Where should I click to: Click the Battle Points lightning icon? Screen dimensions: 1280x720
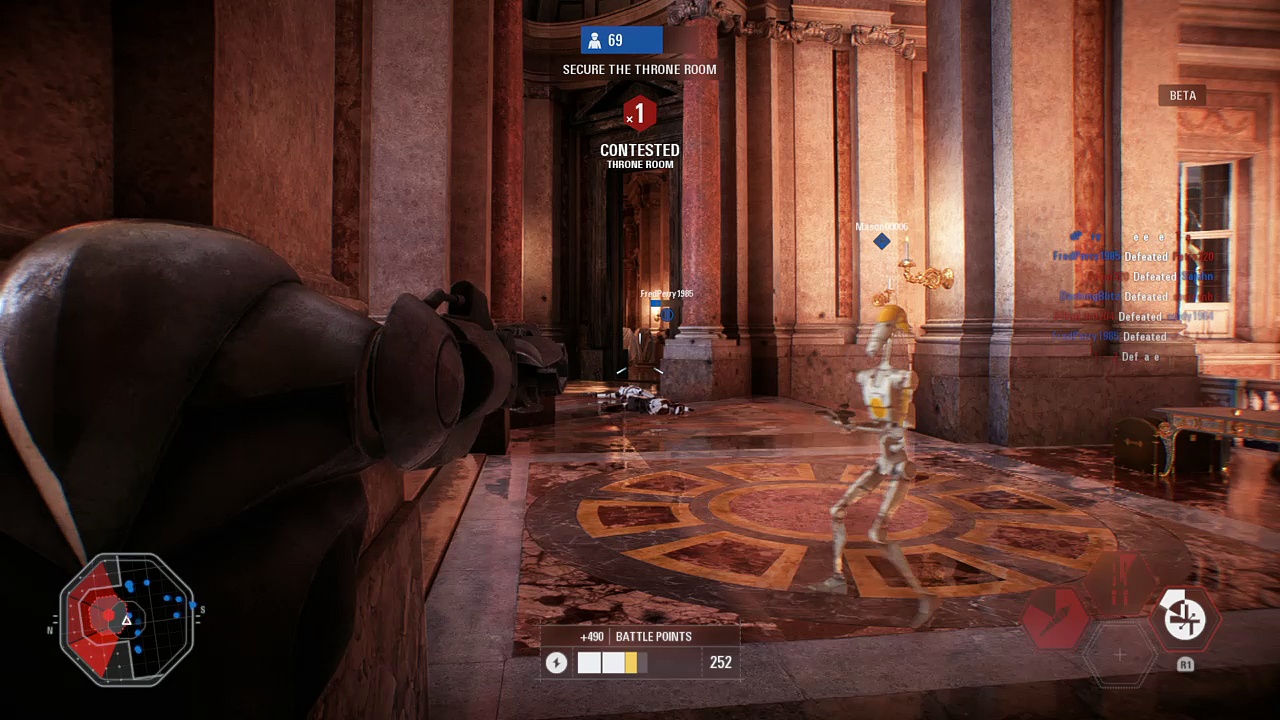pos(557,663)
